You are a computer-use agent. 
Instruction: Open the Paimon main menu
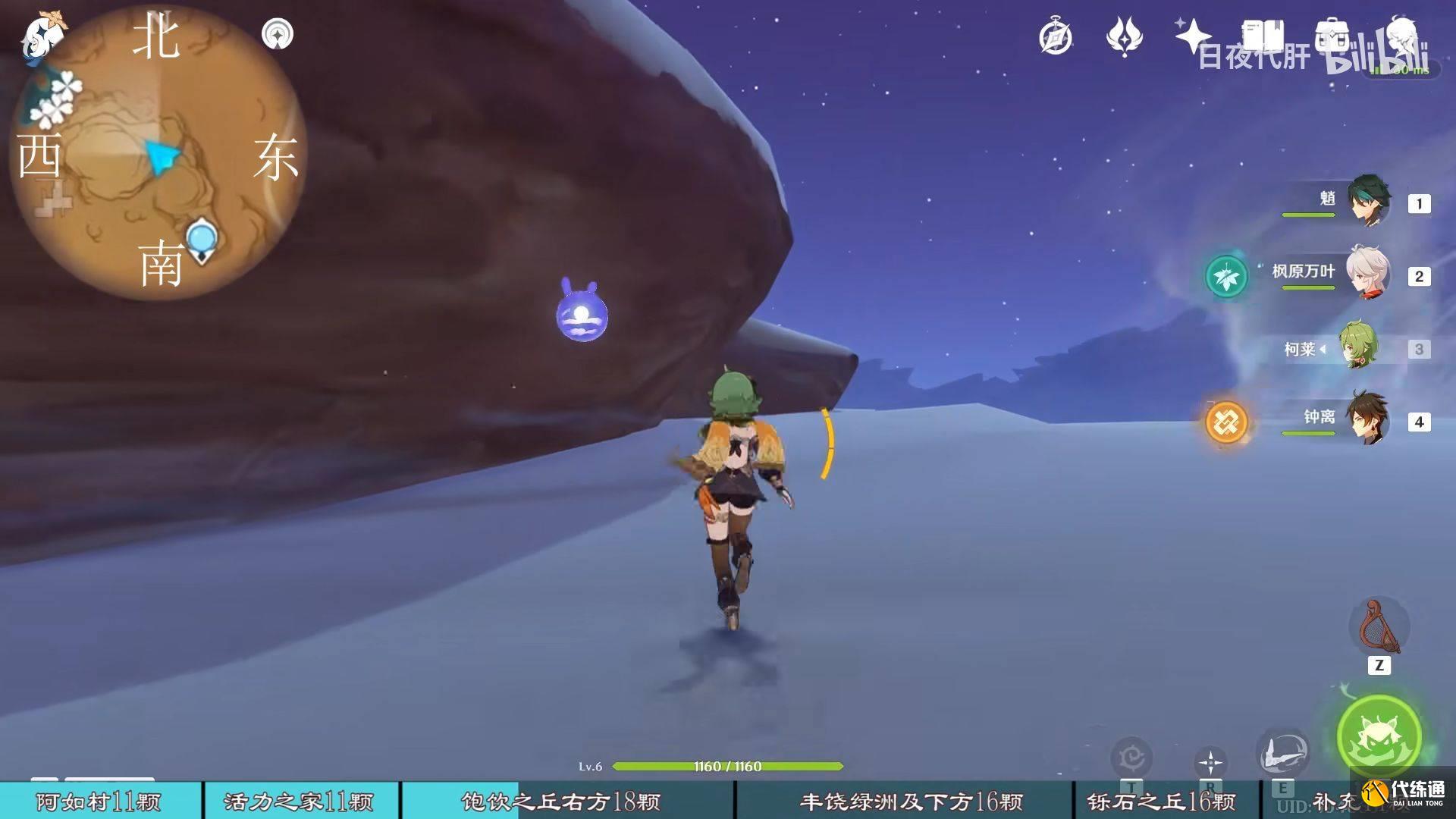42,34
